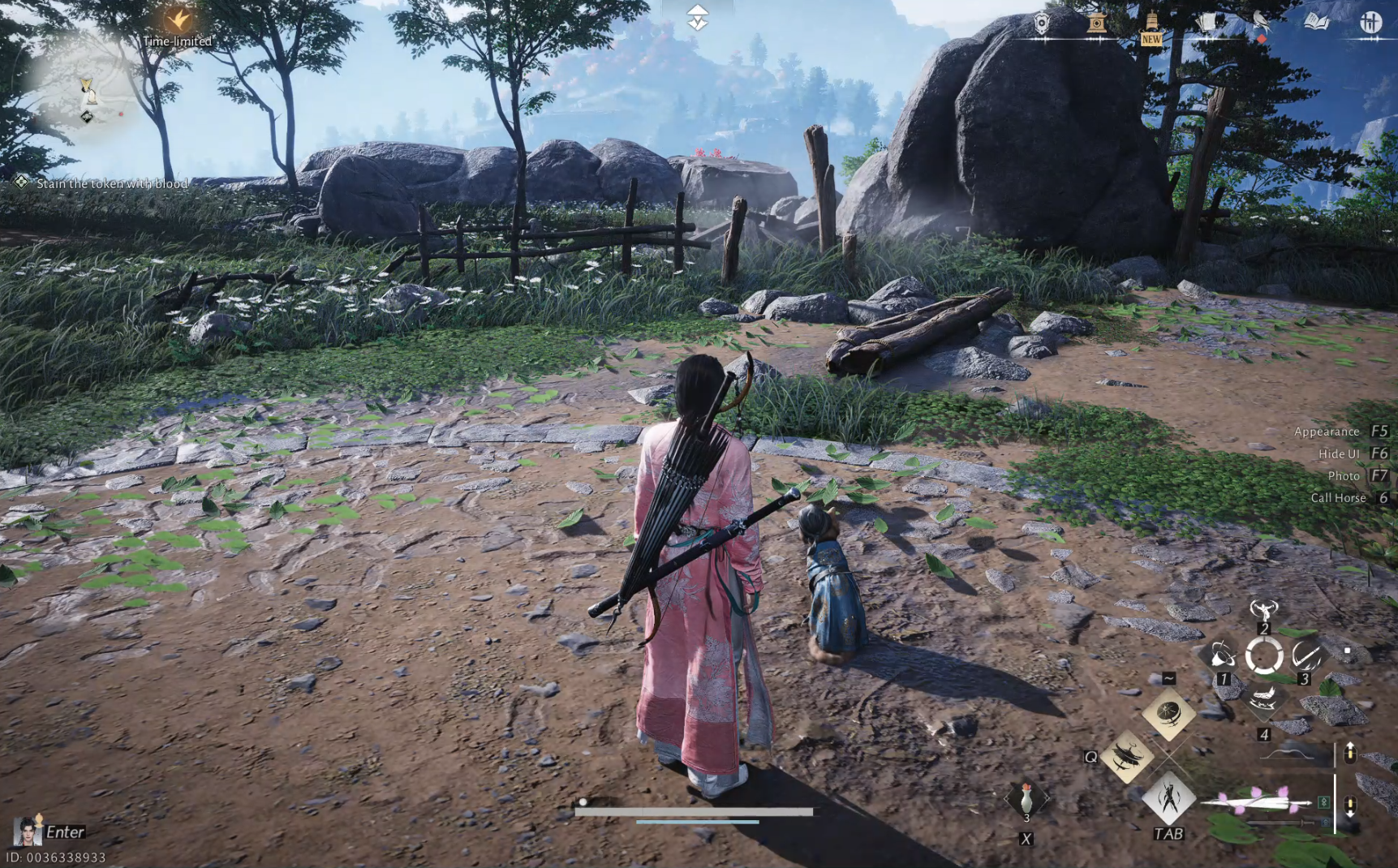Open the lantern icon marked NEW
This screenshot has width=1398, height=868.
pyautogui.click(x=1151, y=24)
